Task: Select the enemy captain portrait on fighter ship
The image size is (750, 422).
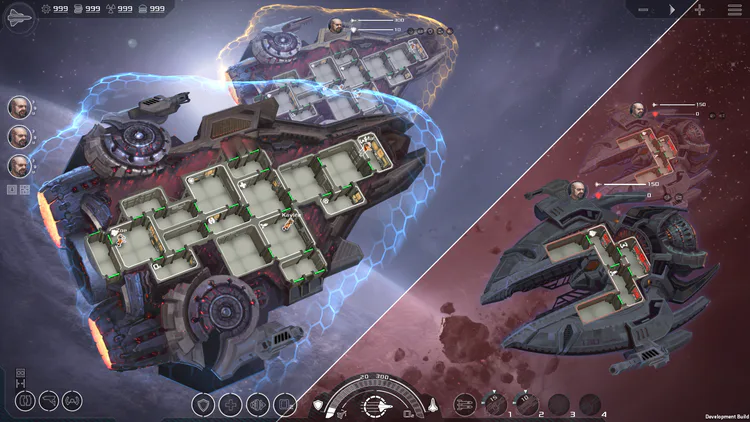Action: 577,188
